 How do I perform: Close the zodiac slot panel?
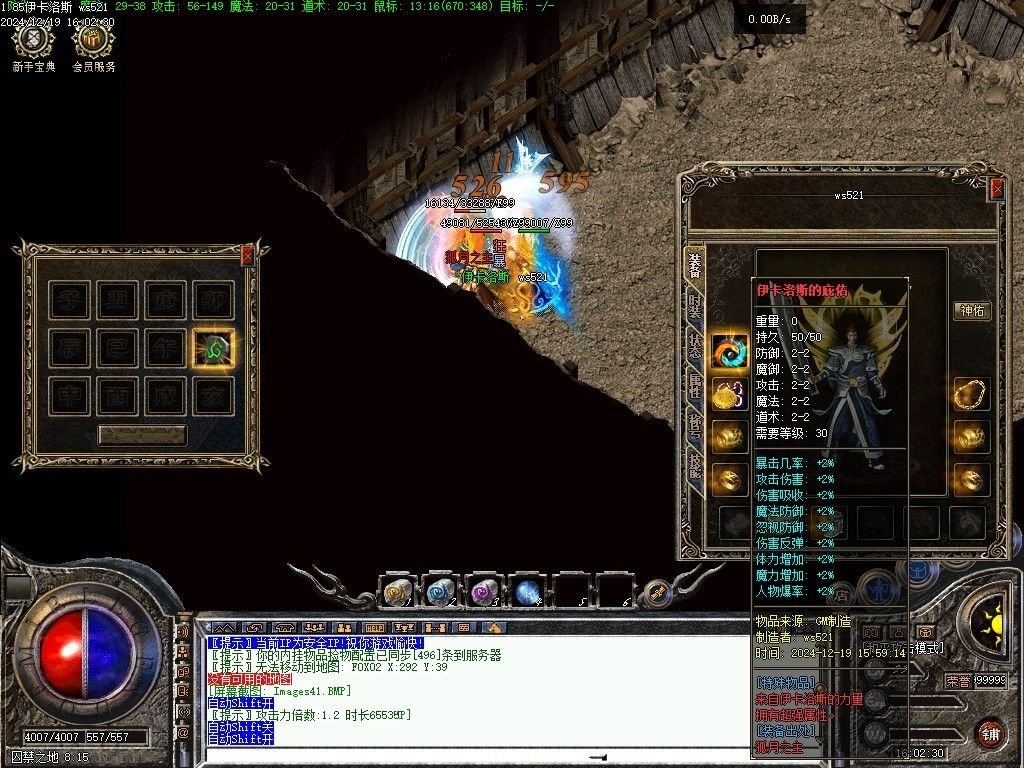pos(247,256)
